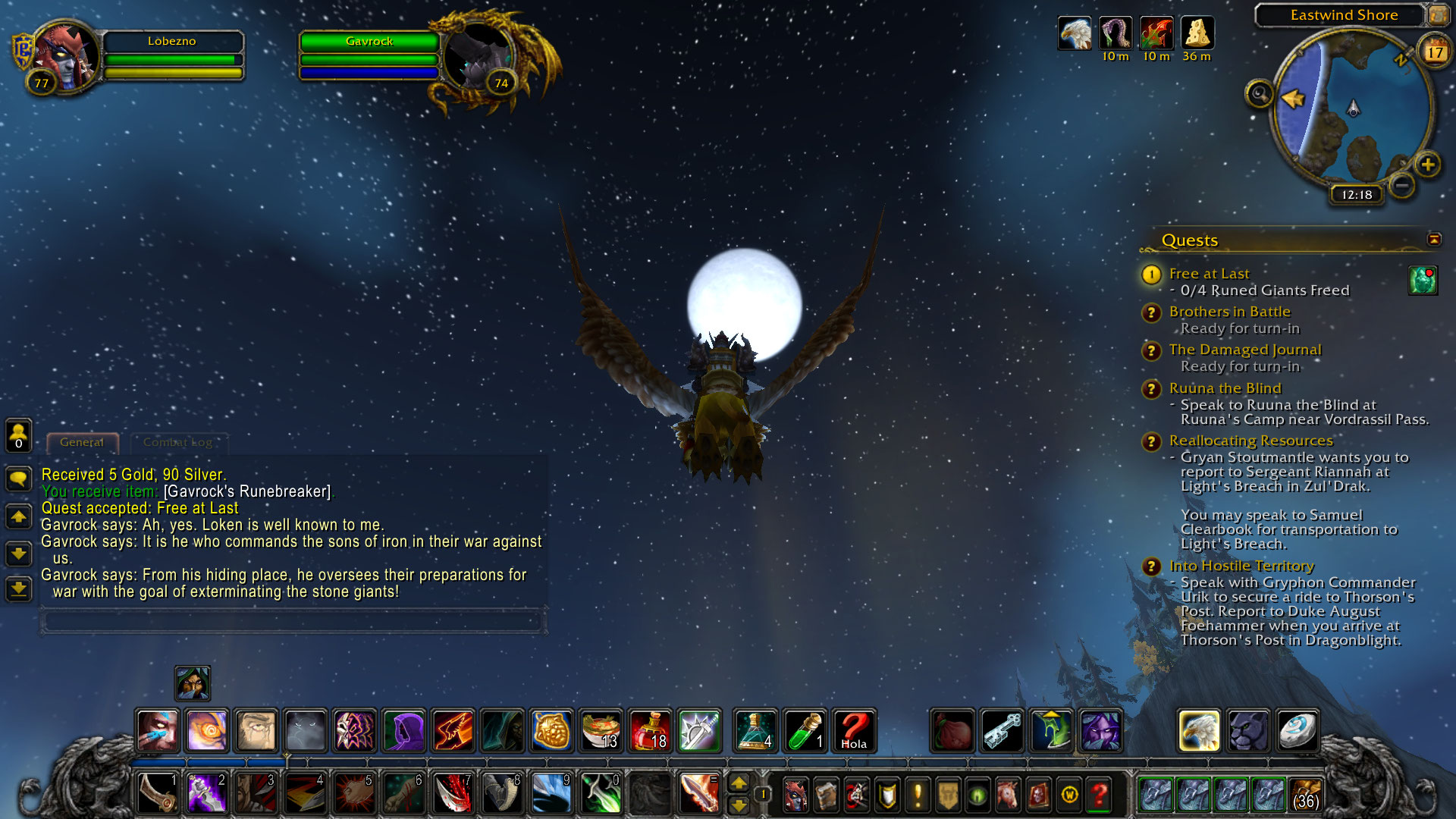1456x819 pixels.
Task: Open the minimap tracking magnifier button
Action: pos(1260,94)
